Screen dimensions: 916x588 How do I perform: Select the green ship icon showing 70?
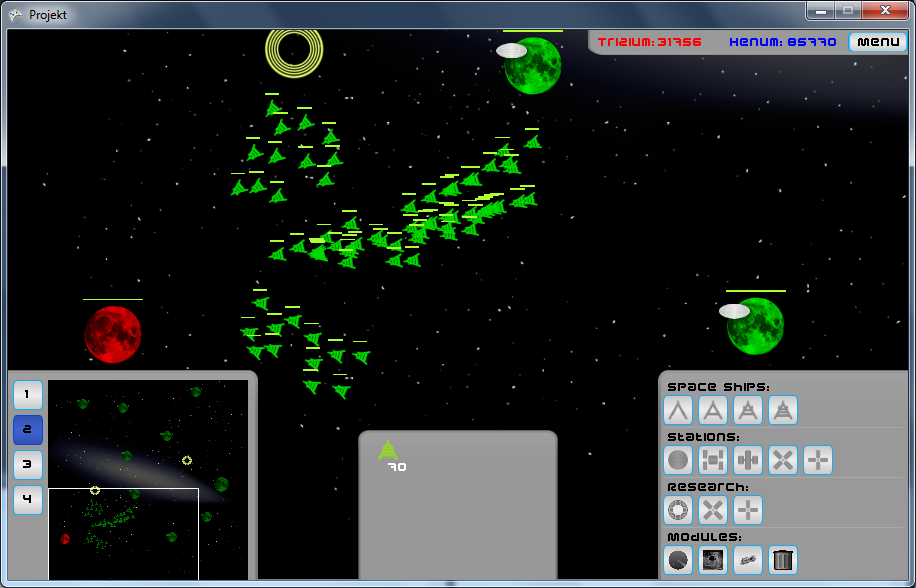click(388, 451)
